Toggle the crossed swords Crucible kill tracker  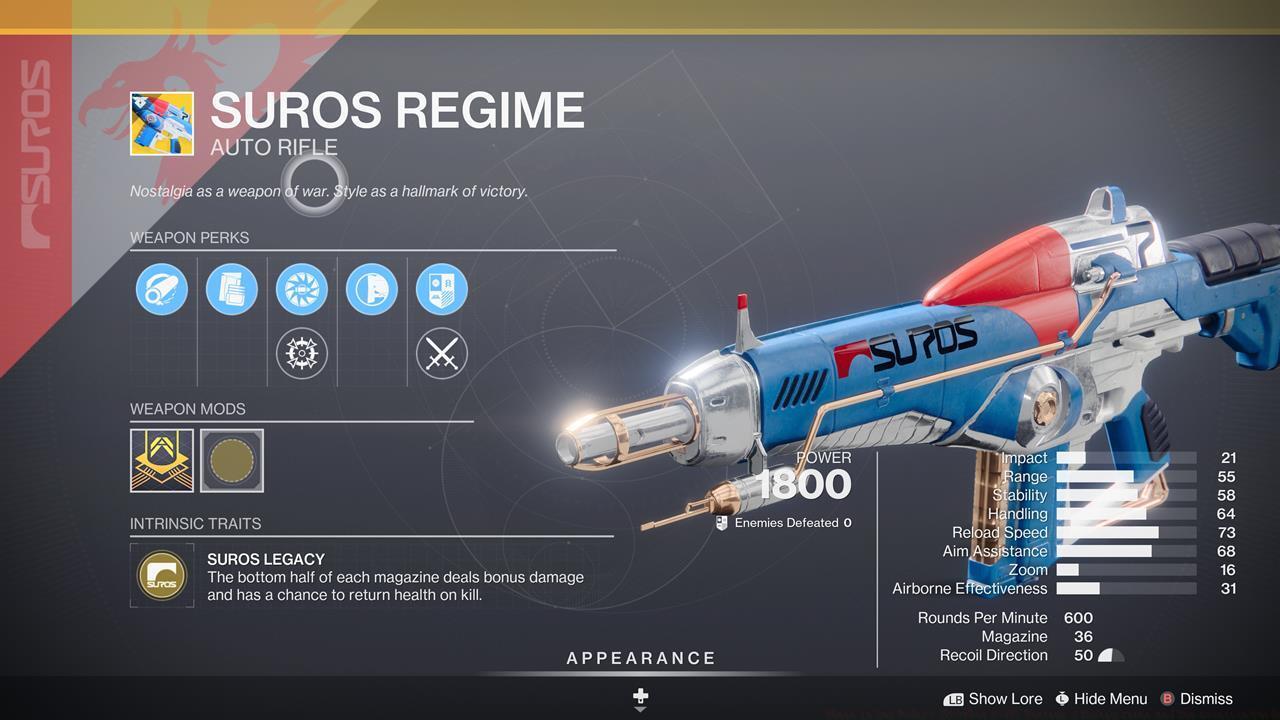point(441,353)
